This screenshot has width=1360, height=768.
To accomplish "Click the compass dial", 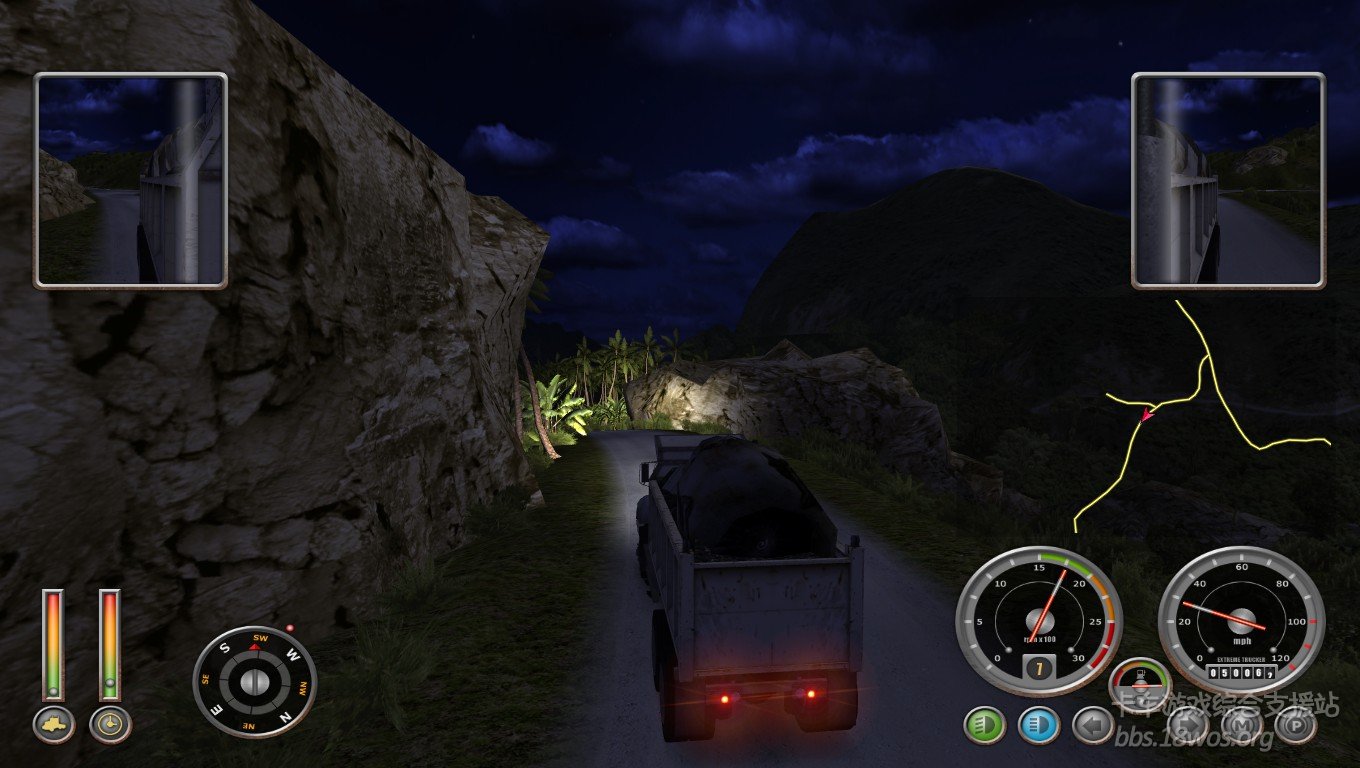I will pos(254,682).
